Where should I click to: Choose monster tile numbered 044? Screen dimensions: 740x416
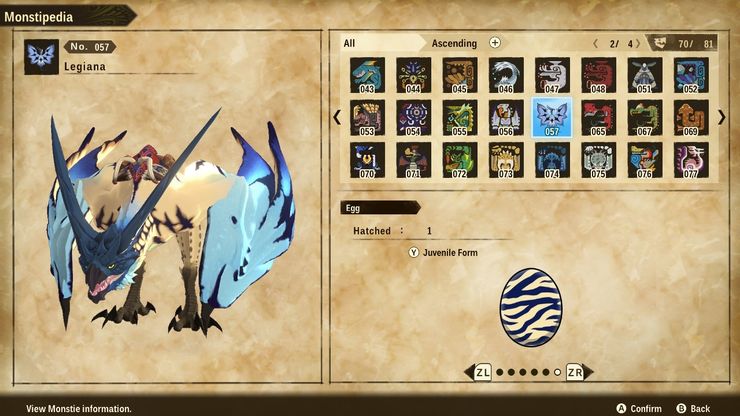point(413,75)
